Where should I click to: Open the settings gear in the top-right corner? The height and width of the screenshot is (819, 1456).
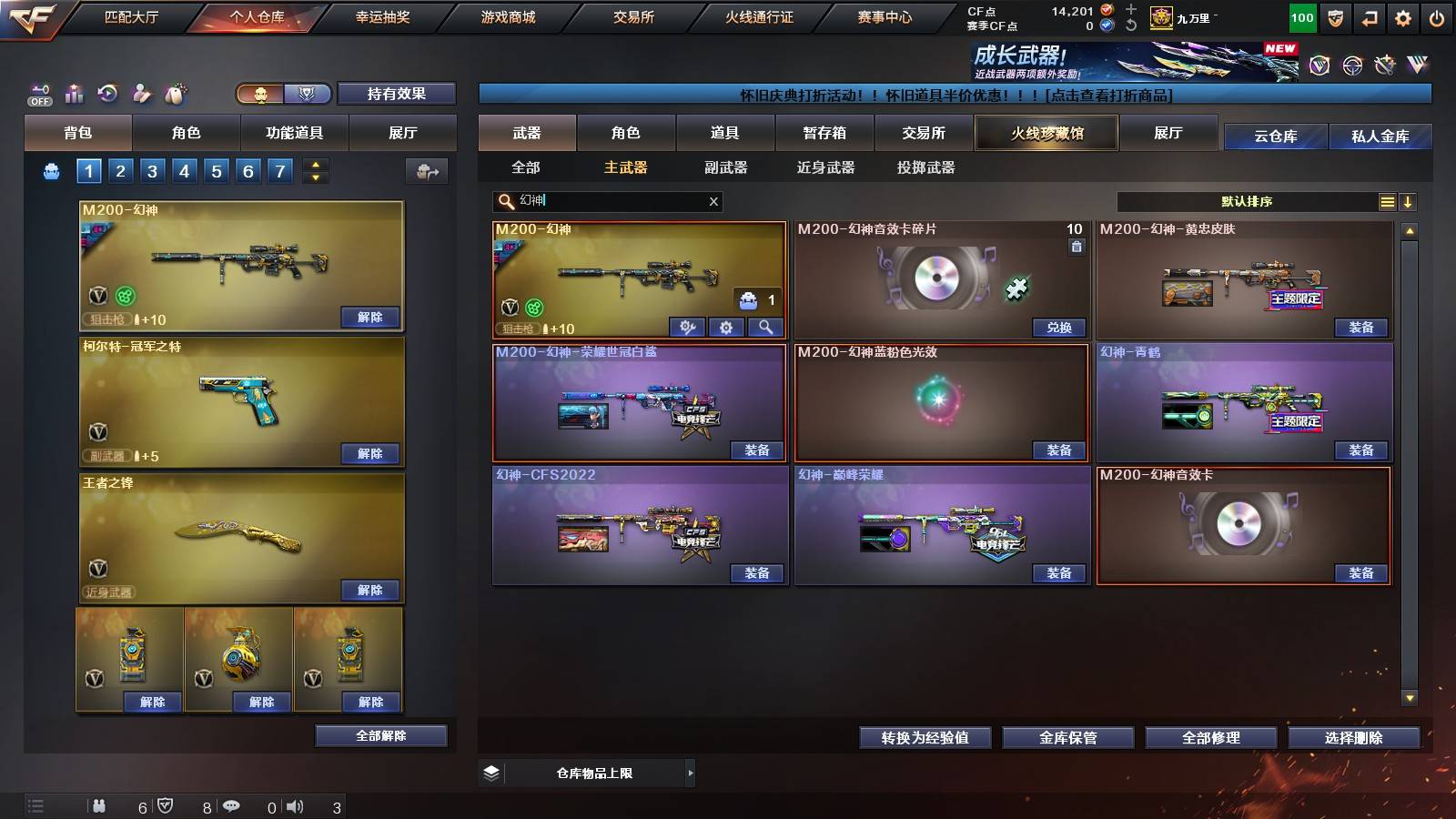[1402, 16]
